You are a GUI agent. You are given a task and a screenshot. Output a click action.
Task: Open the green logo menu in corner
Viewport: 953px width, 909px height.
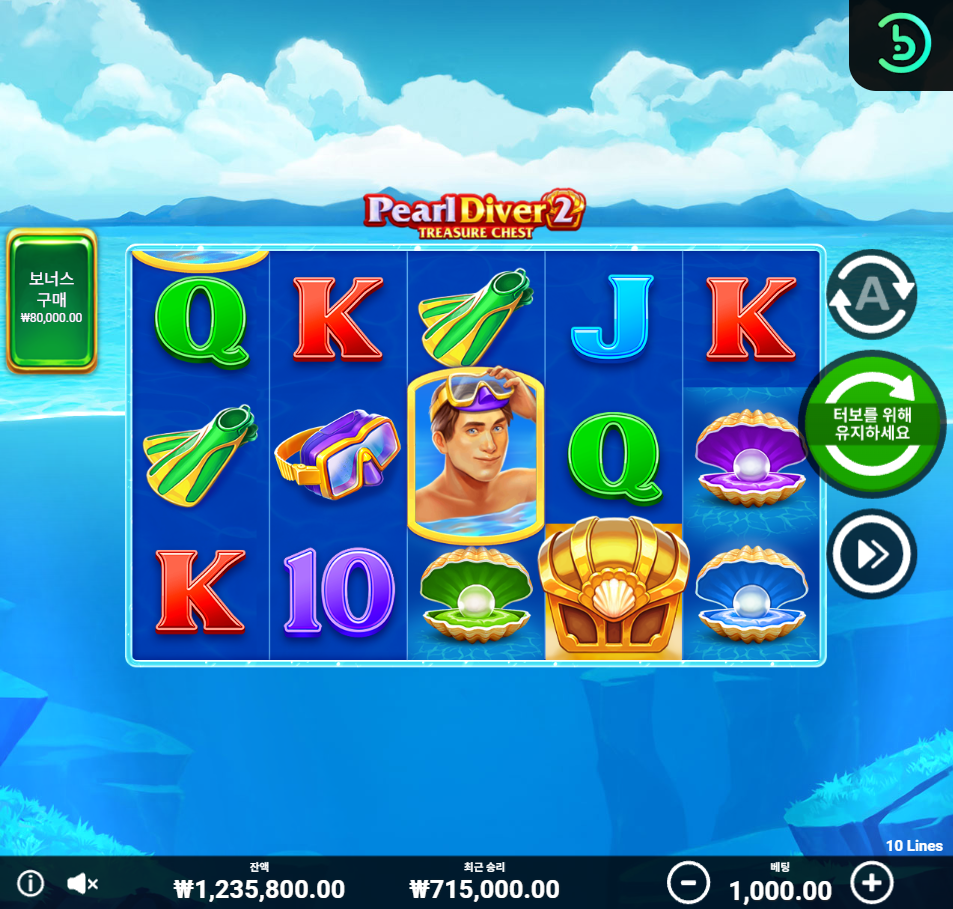(902, 42)
